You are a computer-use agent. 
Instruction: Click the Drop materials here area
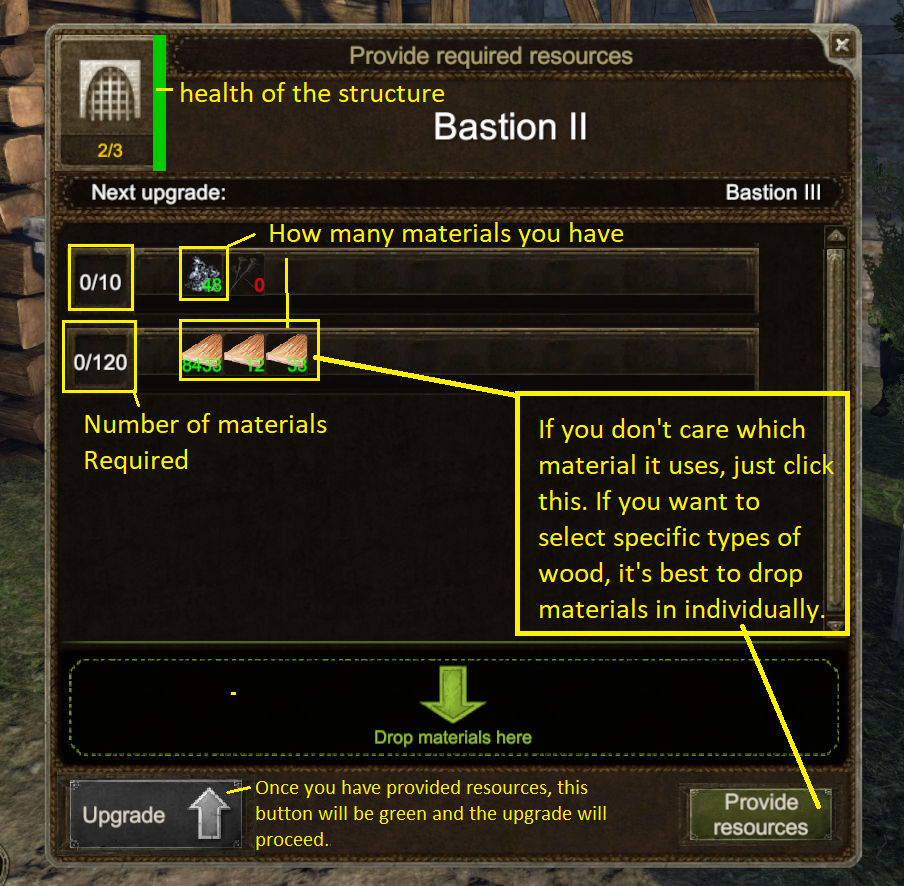tap(453, 706)
